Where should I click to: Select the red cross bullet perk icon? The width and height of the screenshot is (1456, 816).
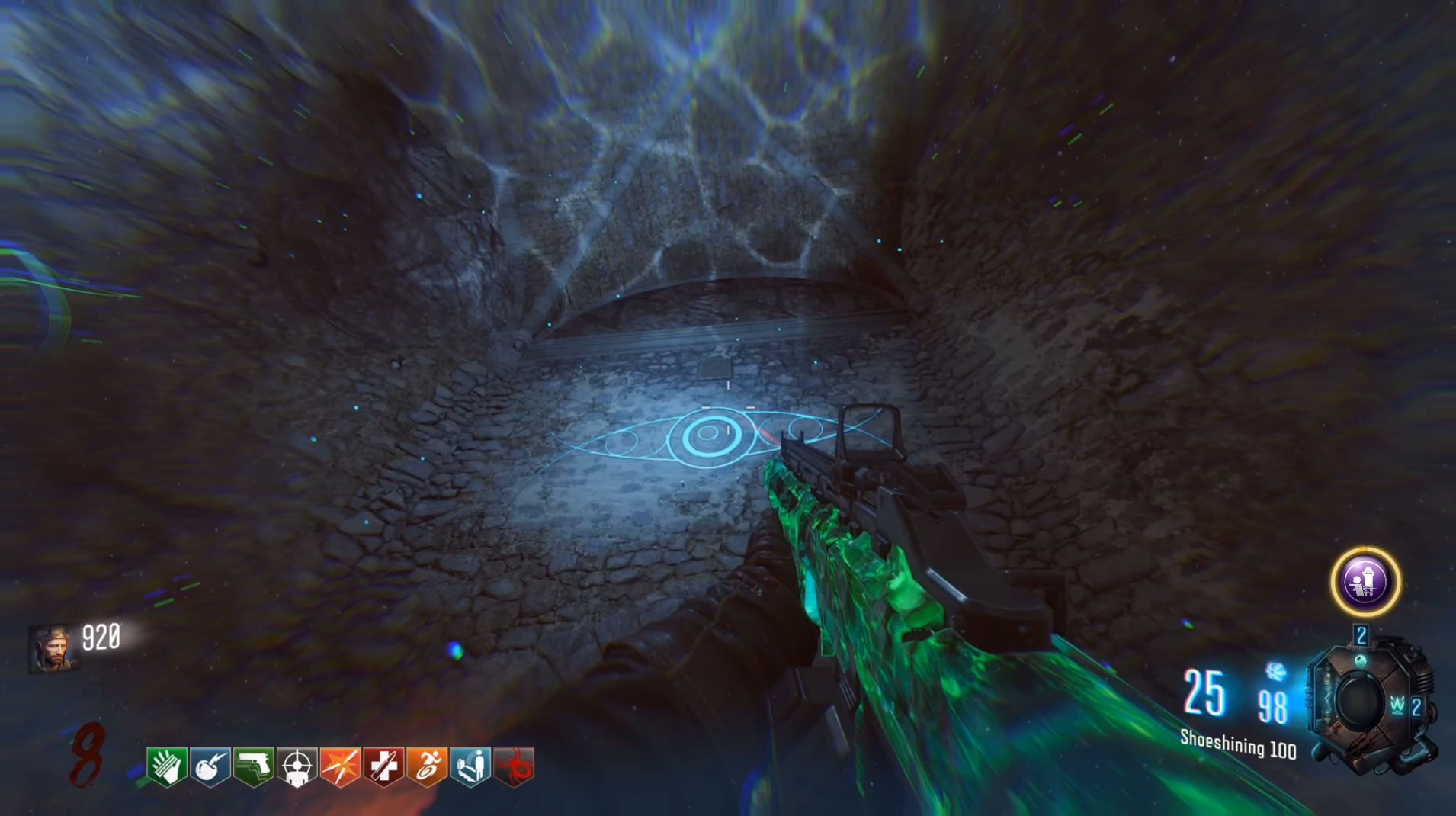tap(383, 766)
